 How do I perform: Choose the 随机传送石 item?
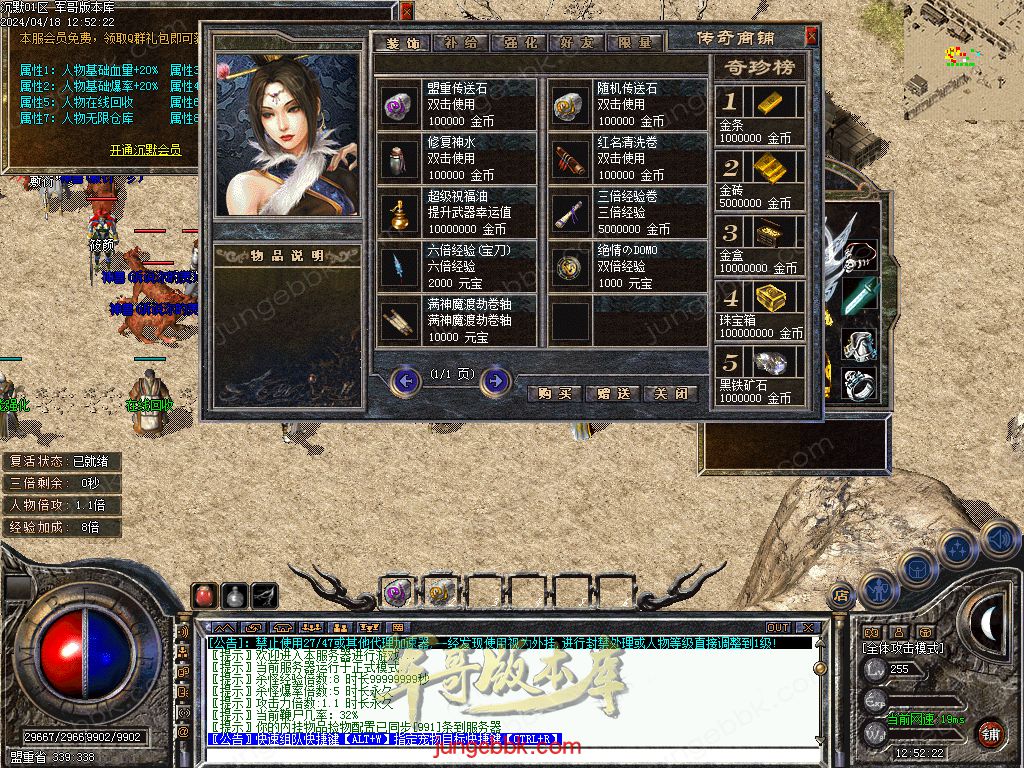[629, 104]
